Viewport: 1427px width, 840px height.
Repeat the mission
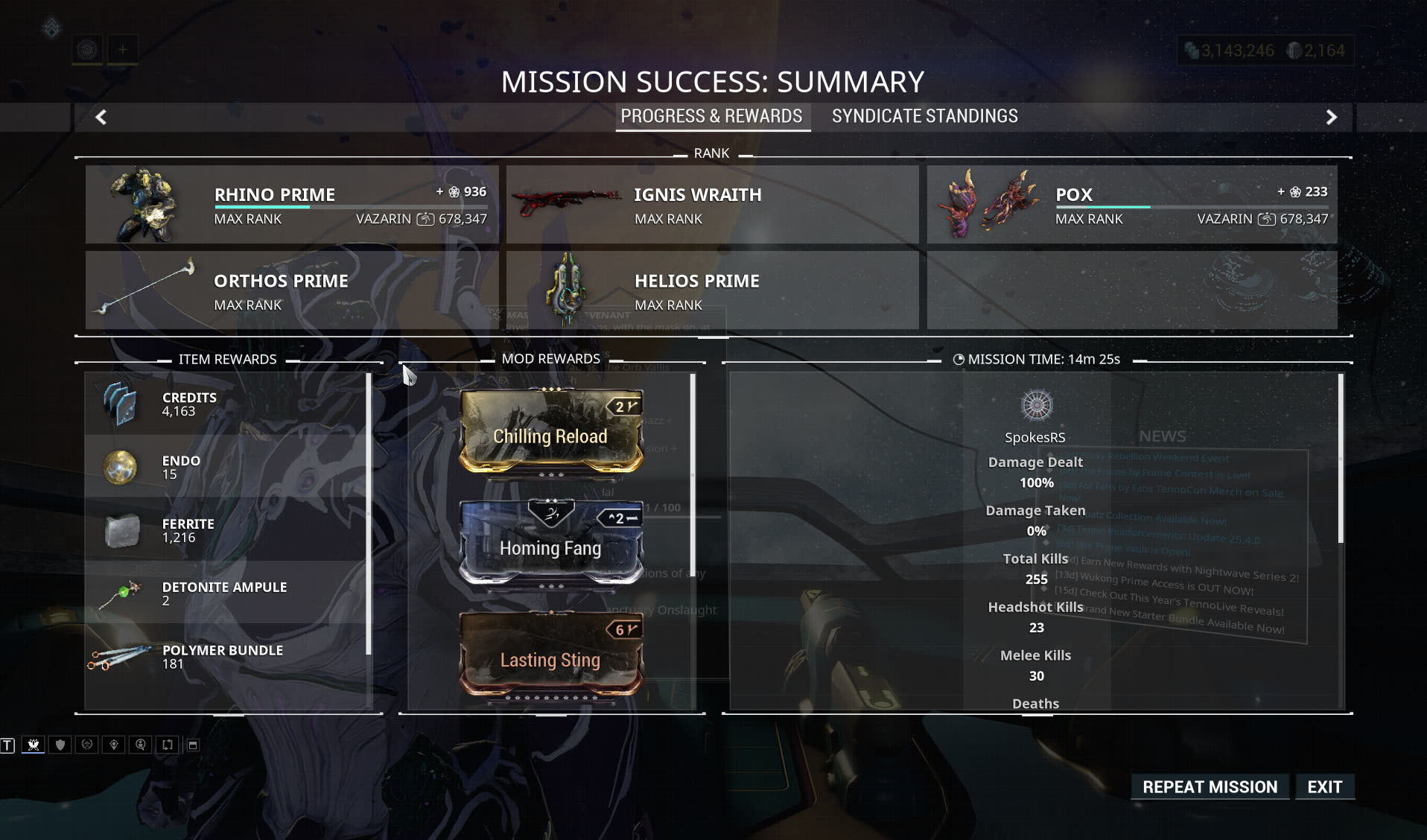1210,787
